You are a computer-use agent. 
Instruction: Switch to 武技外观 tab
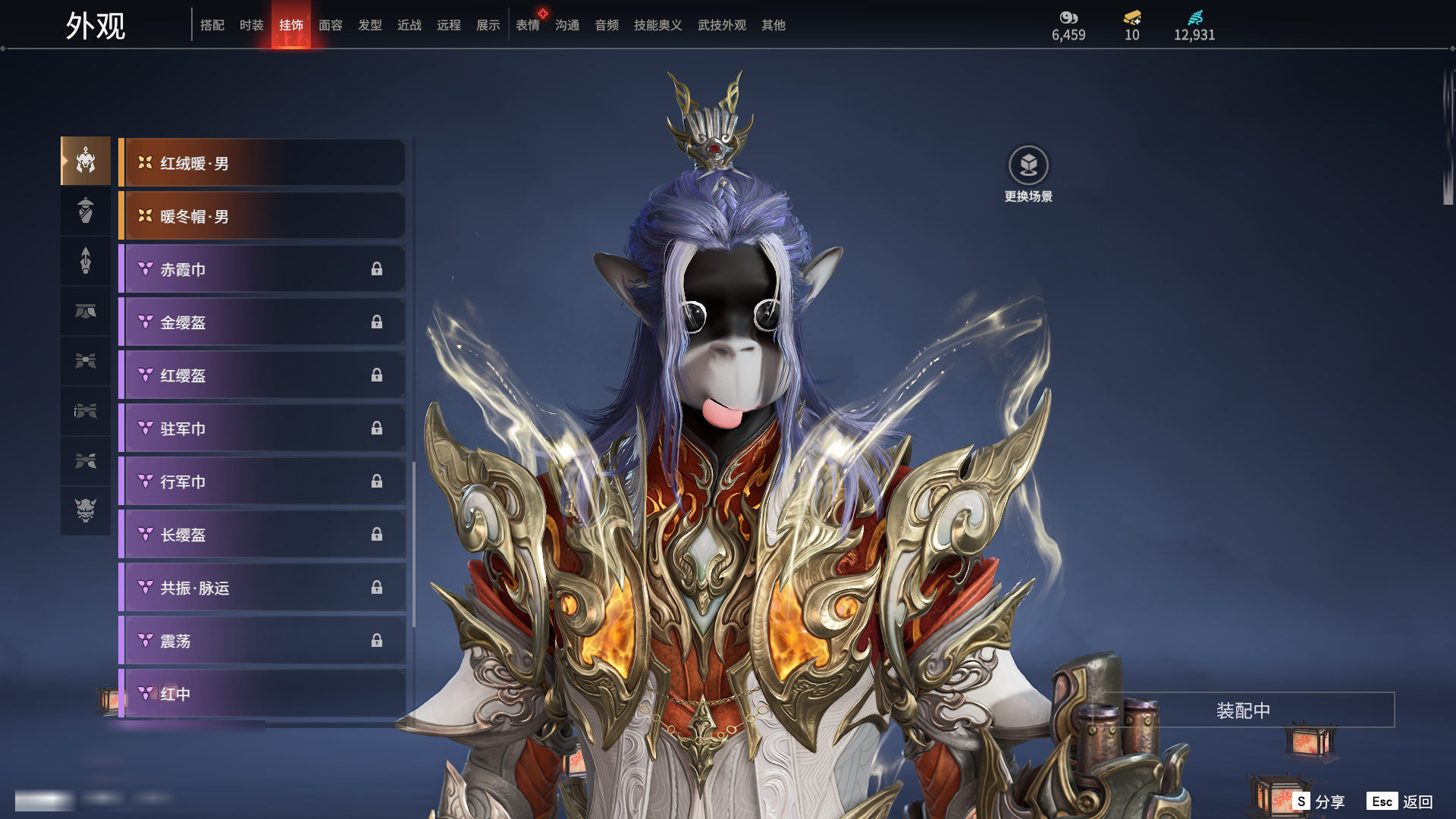721,25
